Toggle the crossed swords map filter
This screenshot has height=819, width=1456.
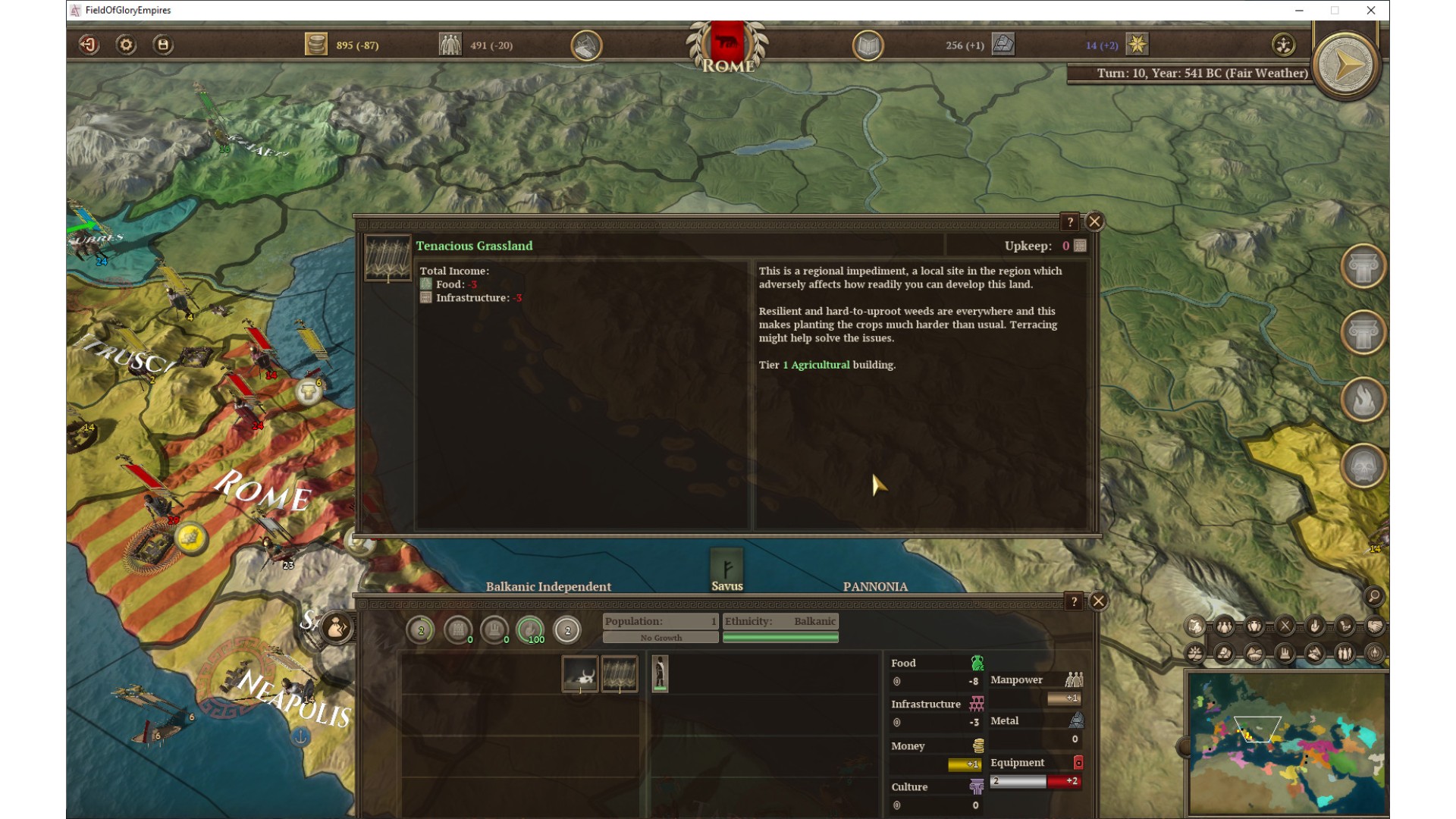[x=1285, y=626]
